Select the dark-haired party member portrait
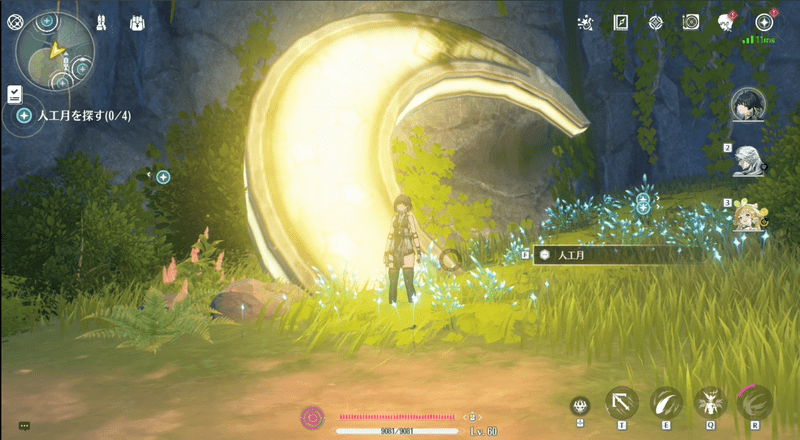 pos(748,103)
